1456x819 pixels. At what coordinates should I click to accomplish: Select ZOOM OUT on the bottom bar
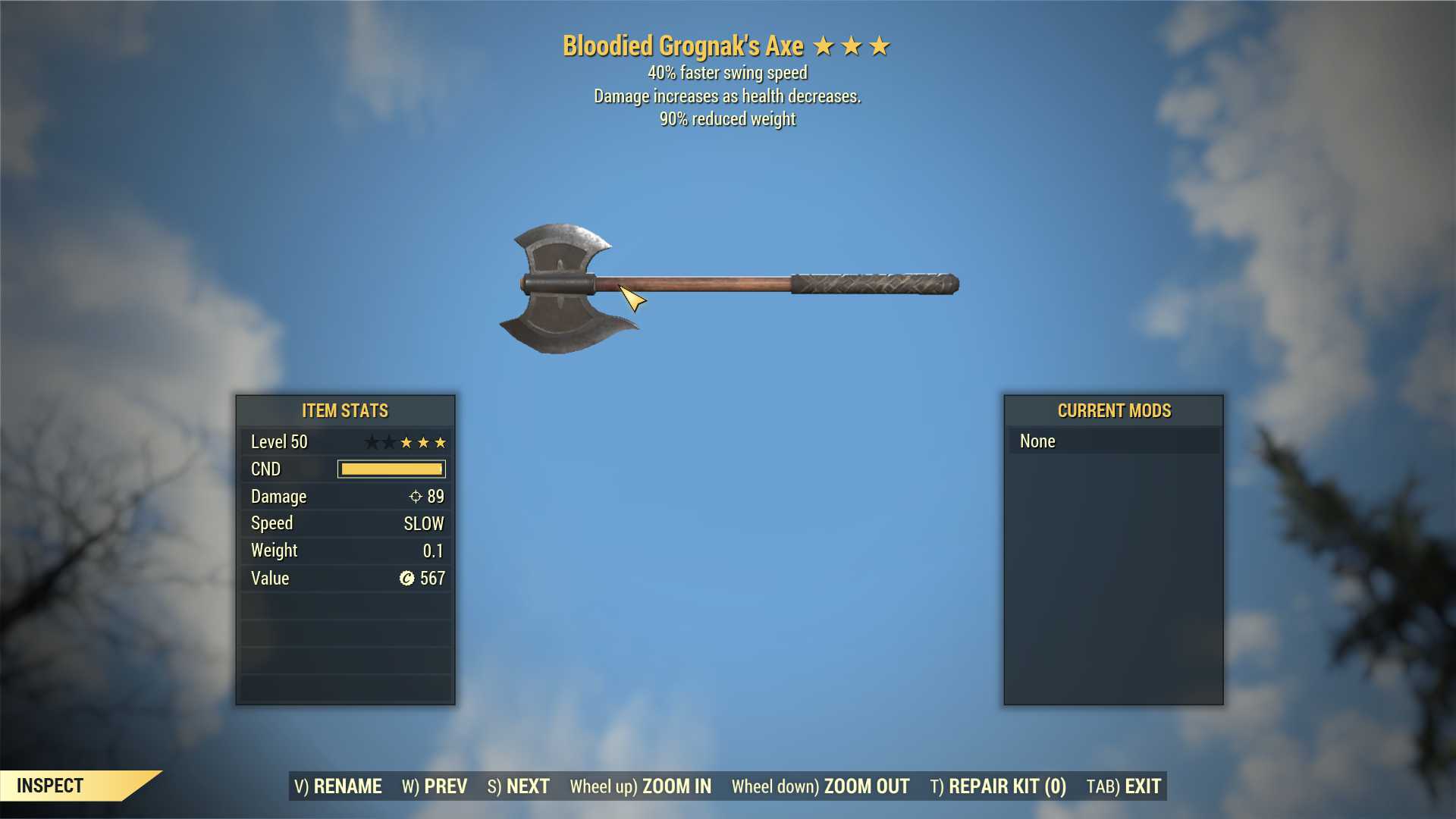coord(821,786)
